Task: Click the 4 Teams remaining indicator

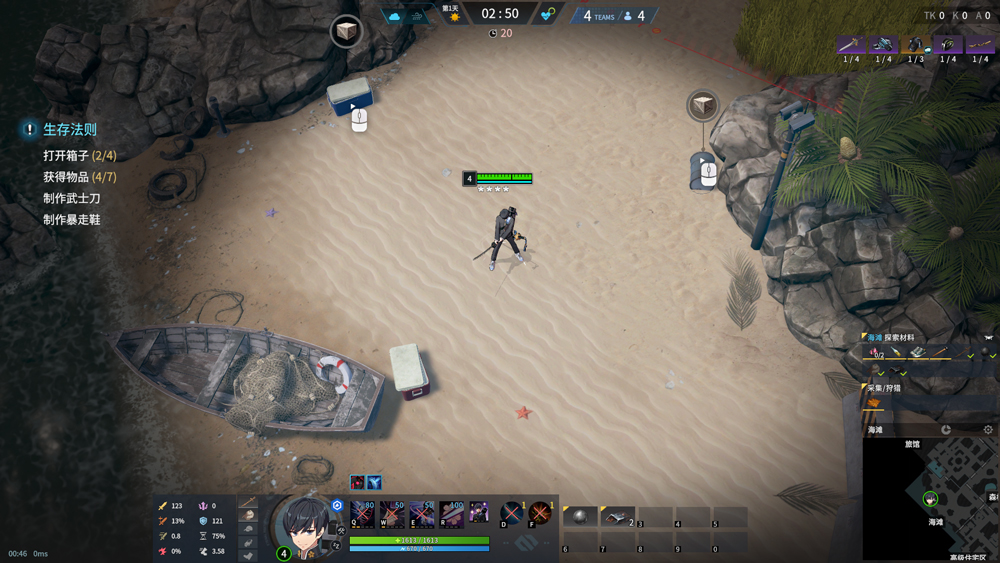Action: [599, 16]
